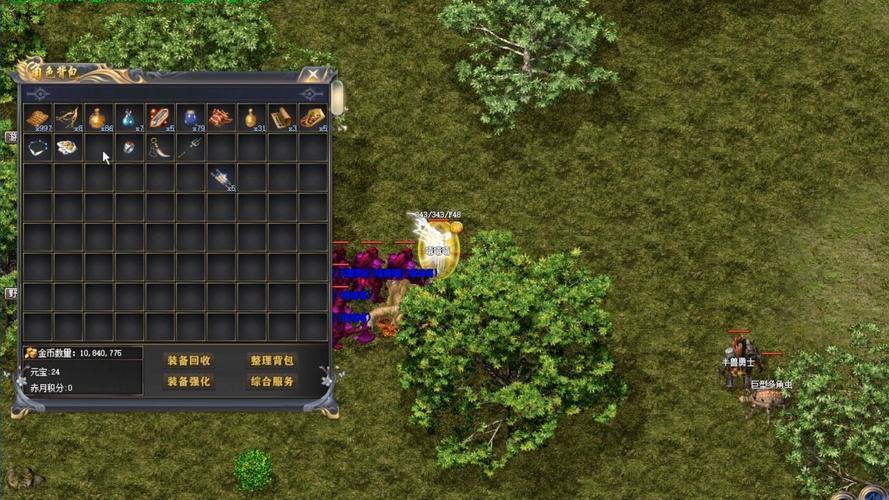
Task: Click the 装备回收 button
Action: point(188,360)
